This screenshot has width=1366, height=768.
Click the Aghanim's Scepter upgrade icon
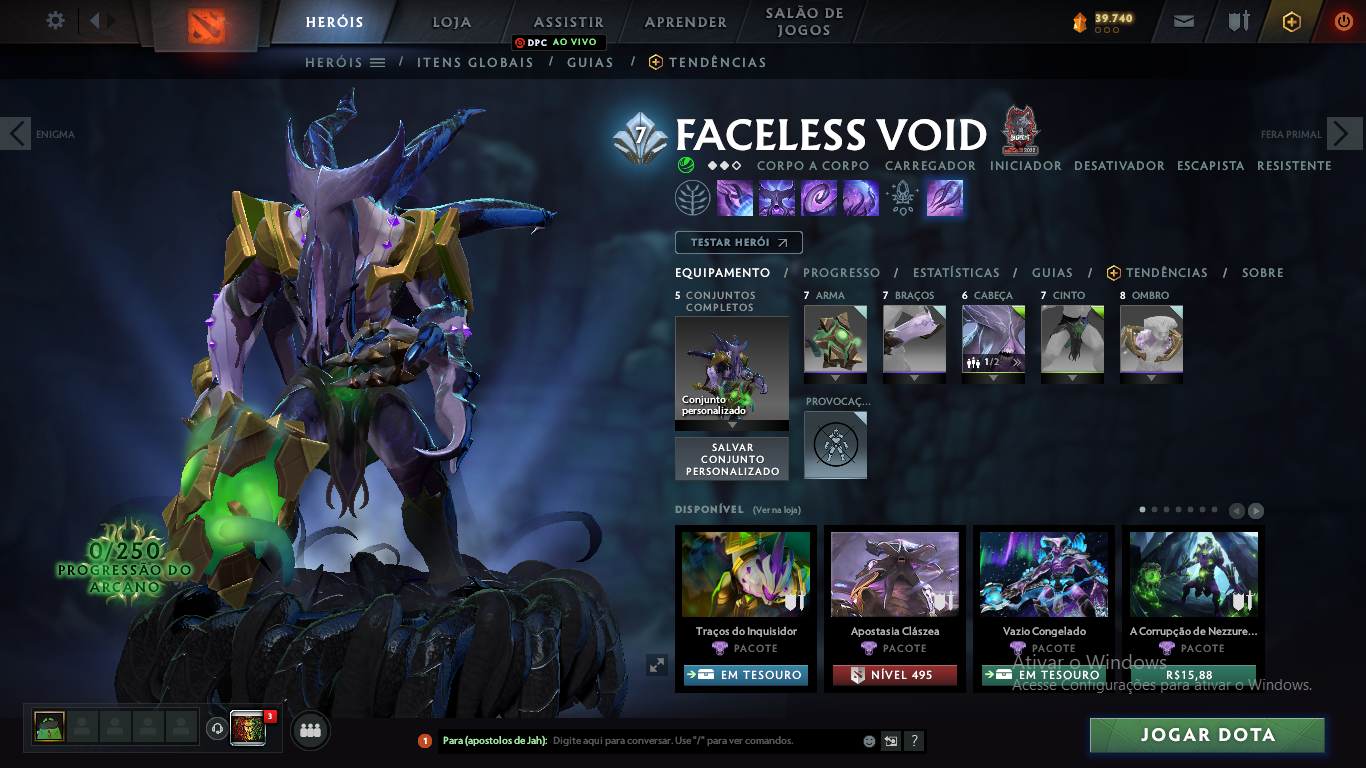click(903, 197)
